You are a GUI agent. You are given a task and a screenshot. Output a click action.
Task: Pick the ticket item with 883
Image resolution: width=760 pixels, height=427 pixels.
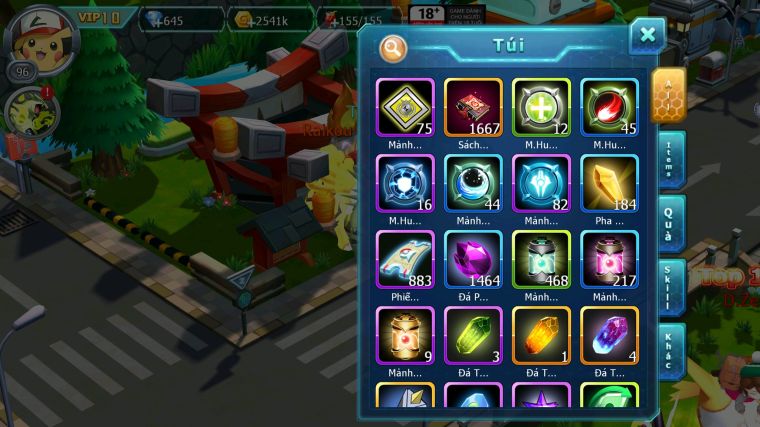405,259
